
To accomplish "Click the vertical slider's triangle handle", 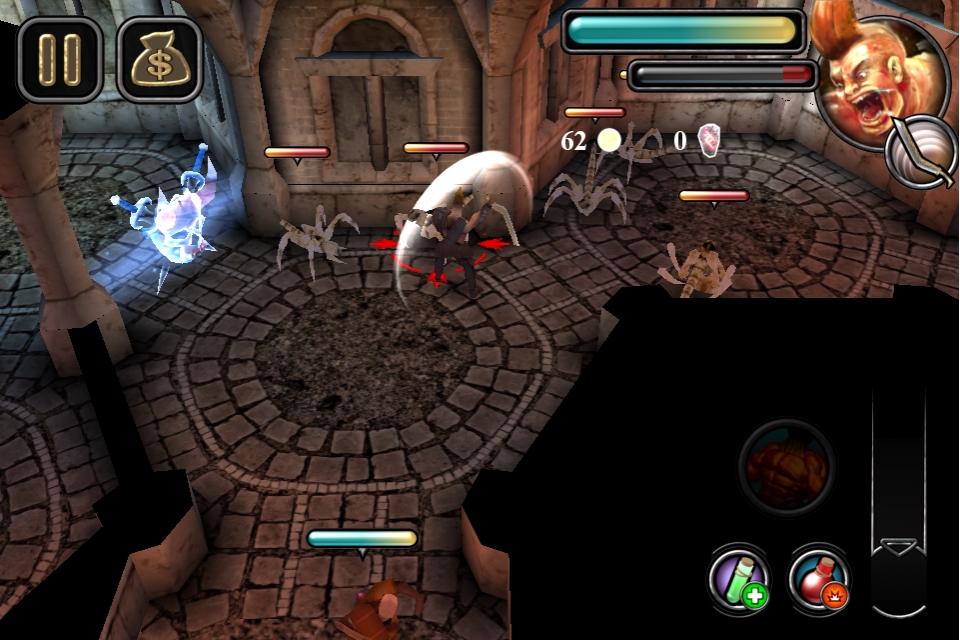I will pos(898,547).
